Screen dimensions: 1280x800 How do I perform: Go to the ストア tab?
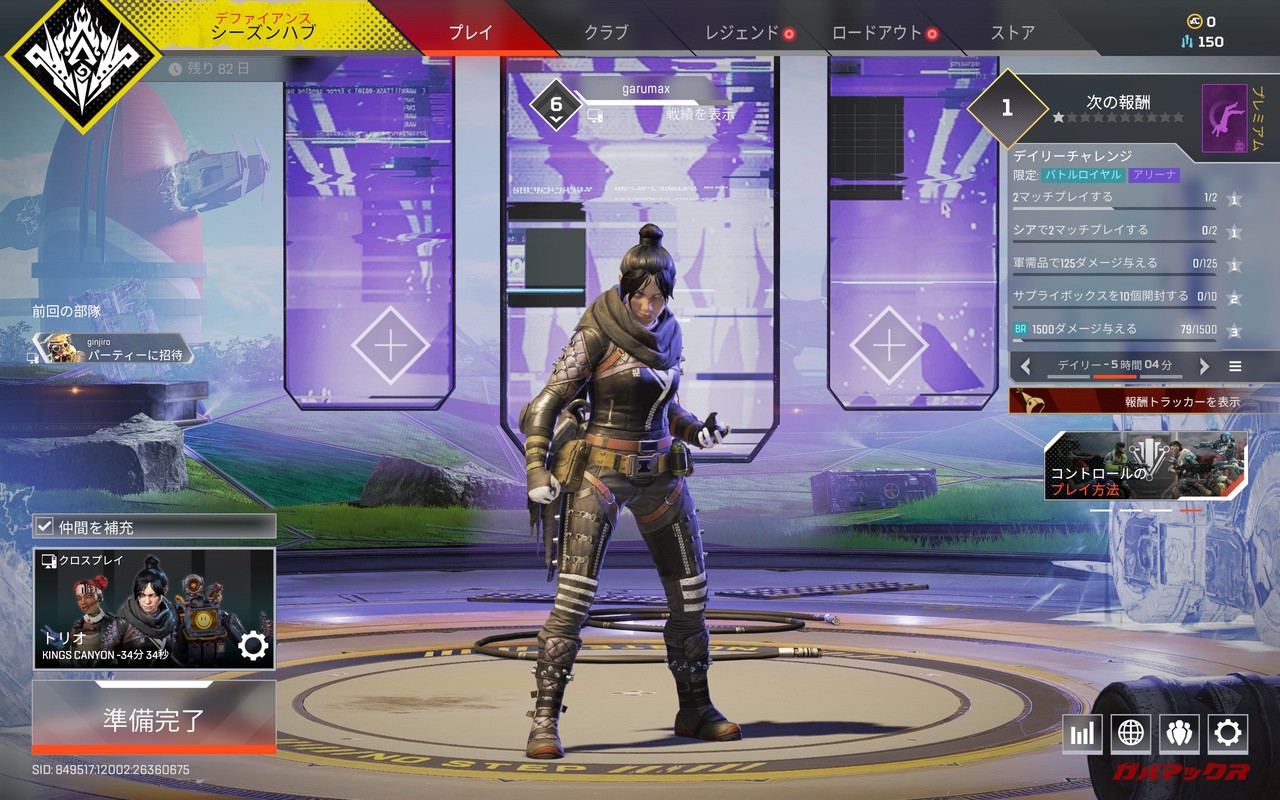click(x=1012, y=32)
